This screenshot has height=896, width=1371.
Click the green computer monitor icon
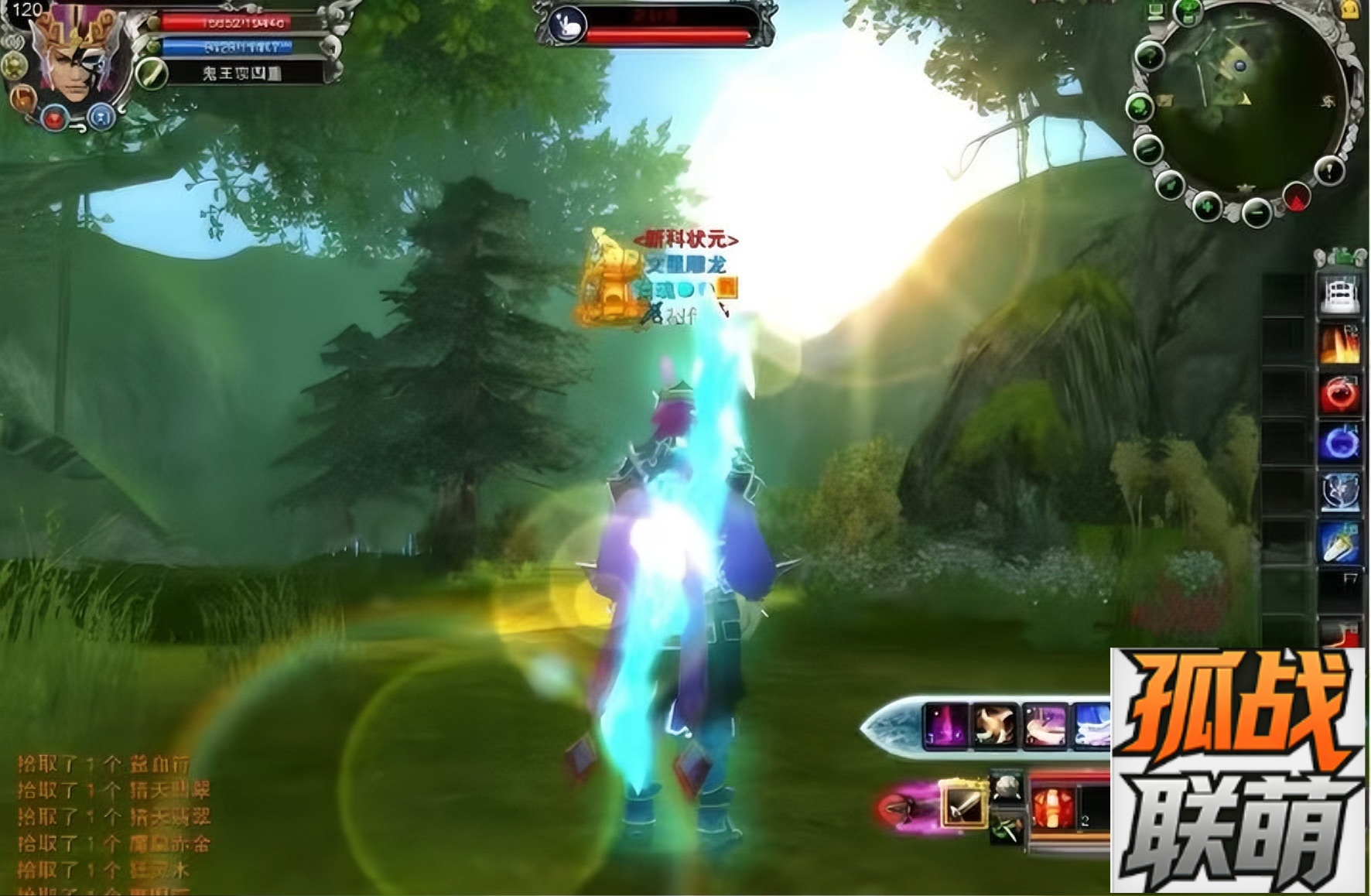pos(1156,11)
